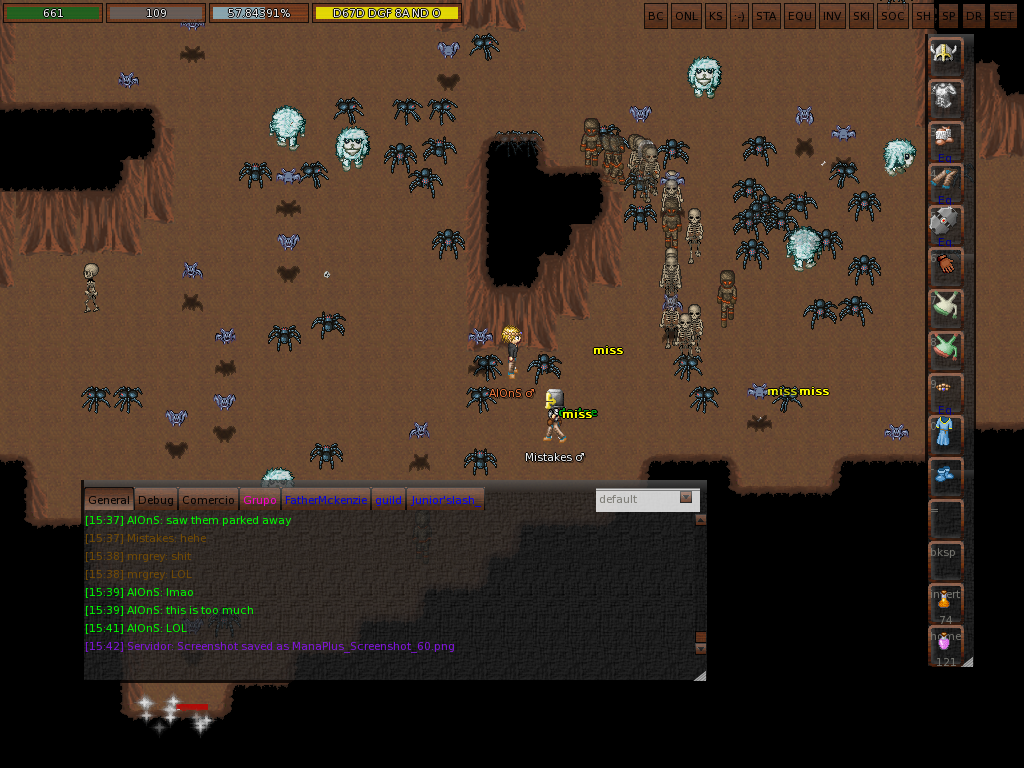This screenshot has height=768, width=1024.
Task: Open the FatherMckenzie whisper tab
Action: [325, 500]
